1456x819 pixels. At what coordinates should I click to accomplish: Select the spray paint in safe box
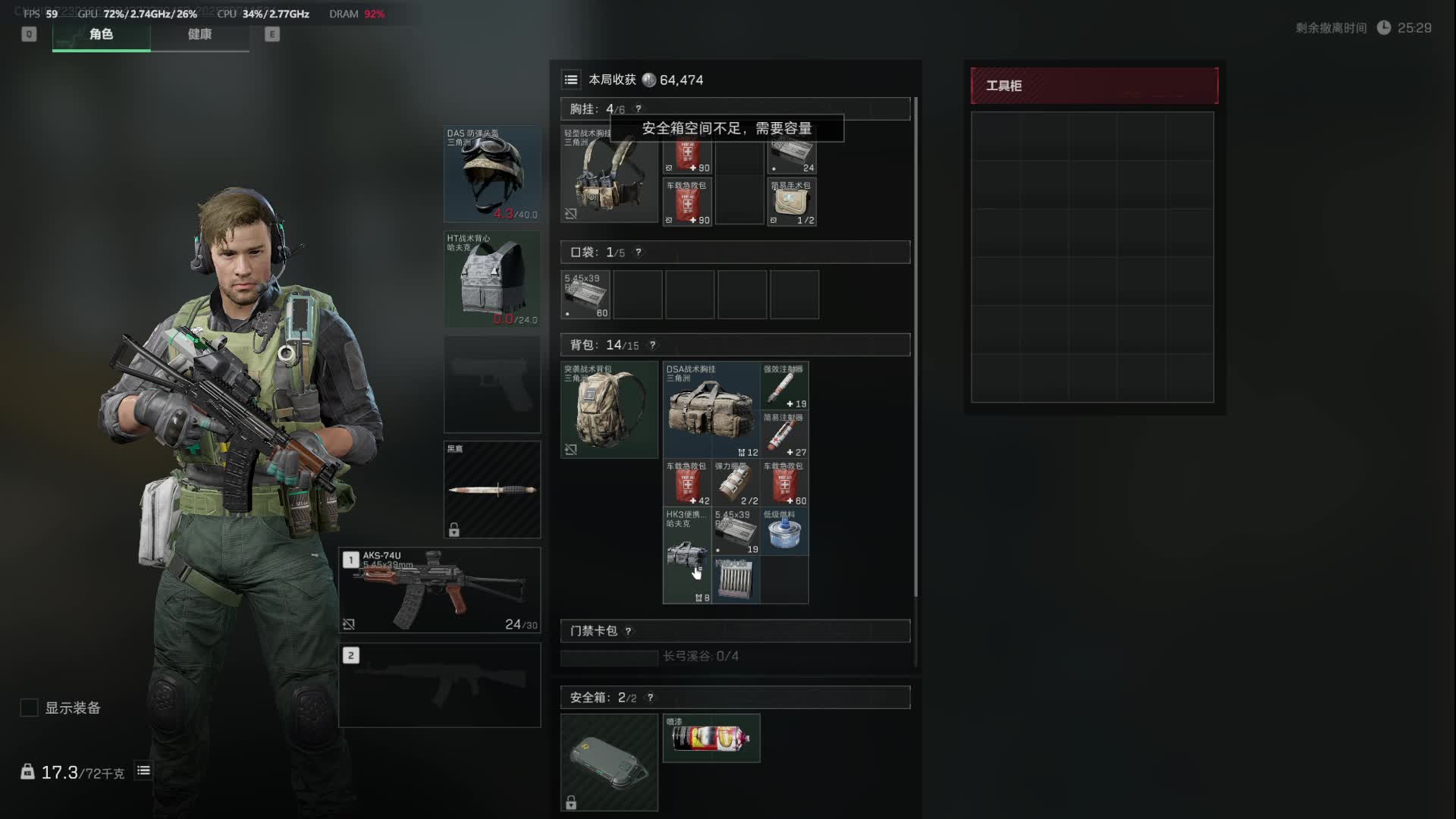[711, 738]
